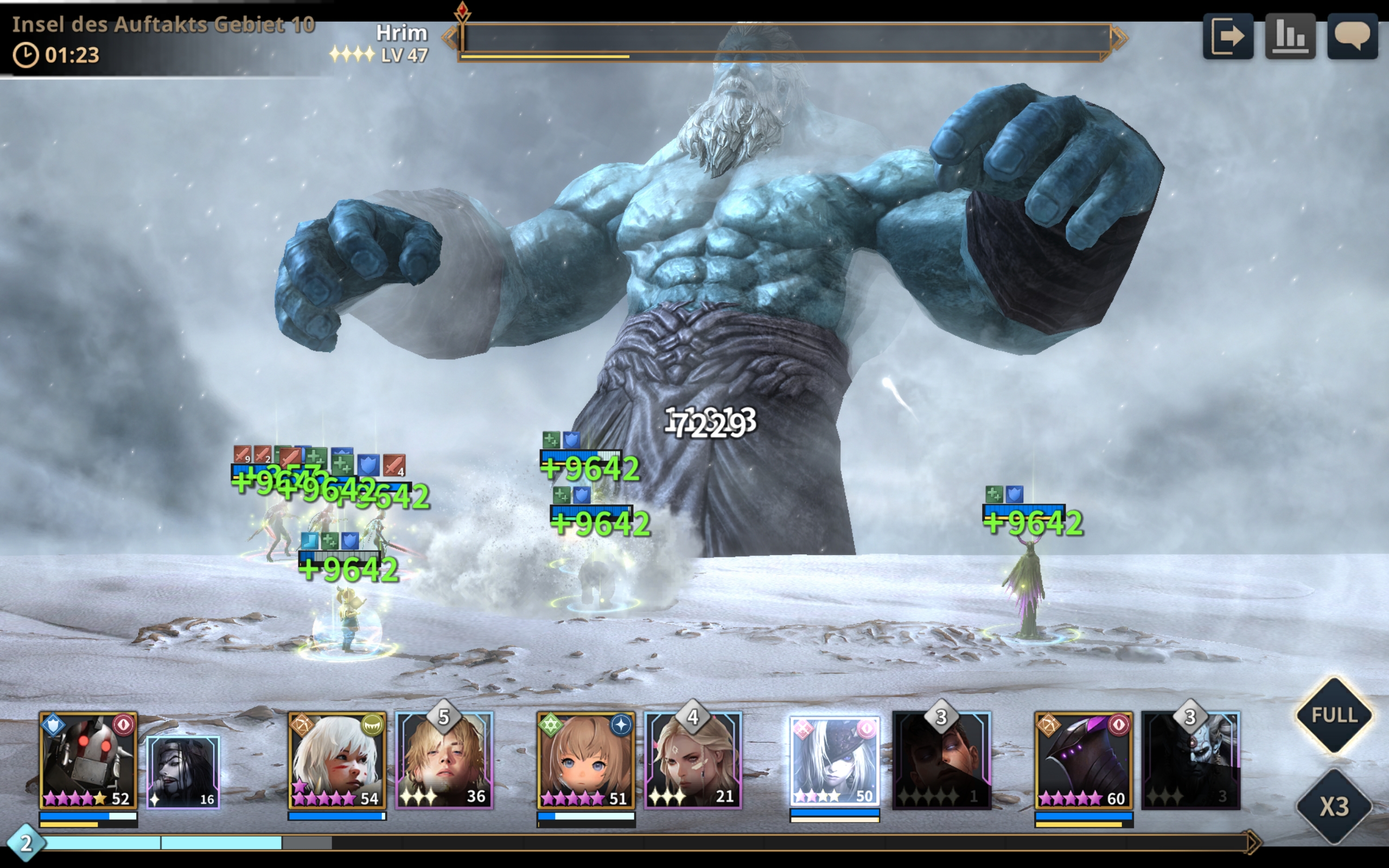Select the white-haired archer hero level 54
1389x868 pixels.
tap(337, 761)
